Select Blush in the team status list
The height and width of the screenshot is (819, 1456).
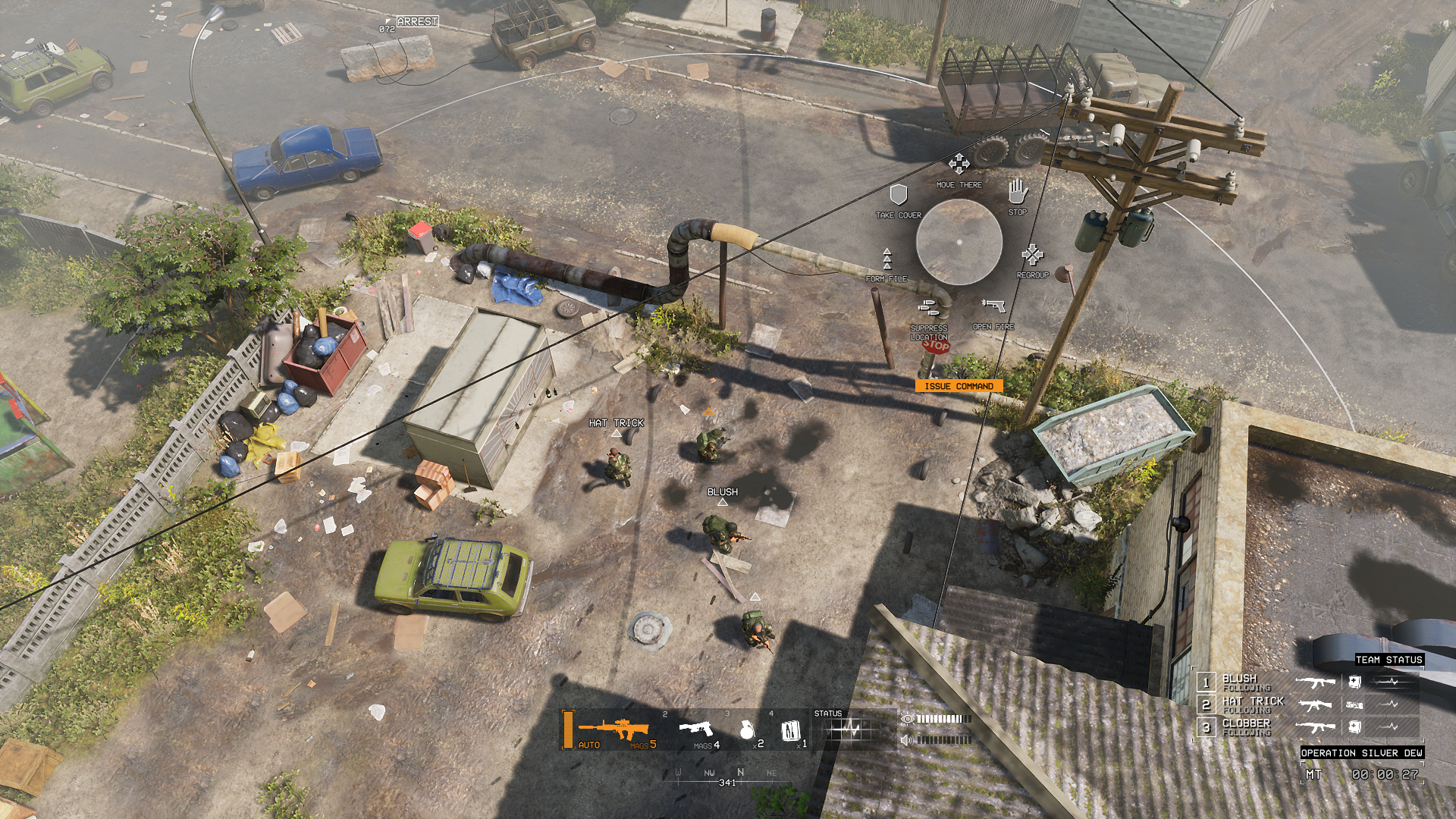[1239, 682]
